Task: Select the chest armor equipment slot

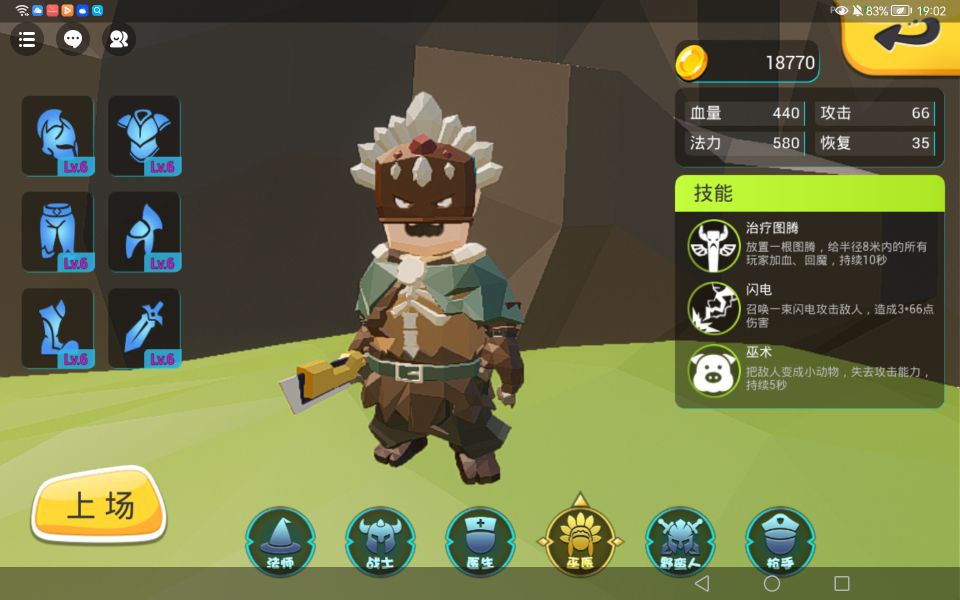Action: [144, 135]
